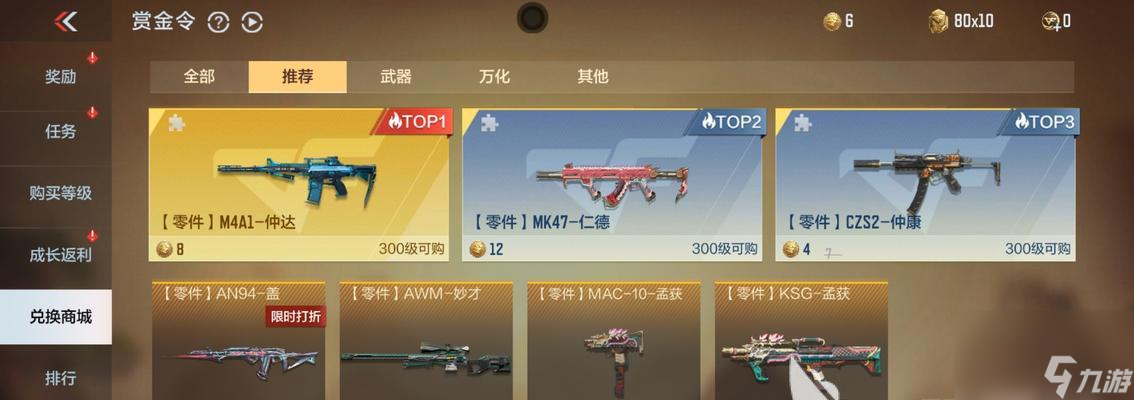The width and height of the screenshot is (1134, 400).
Task: Choose the TOP3 CZS2-仲康 item card
Action: point(927,185)
